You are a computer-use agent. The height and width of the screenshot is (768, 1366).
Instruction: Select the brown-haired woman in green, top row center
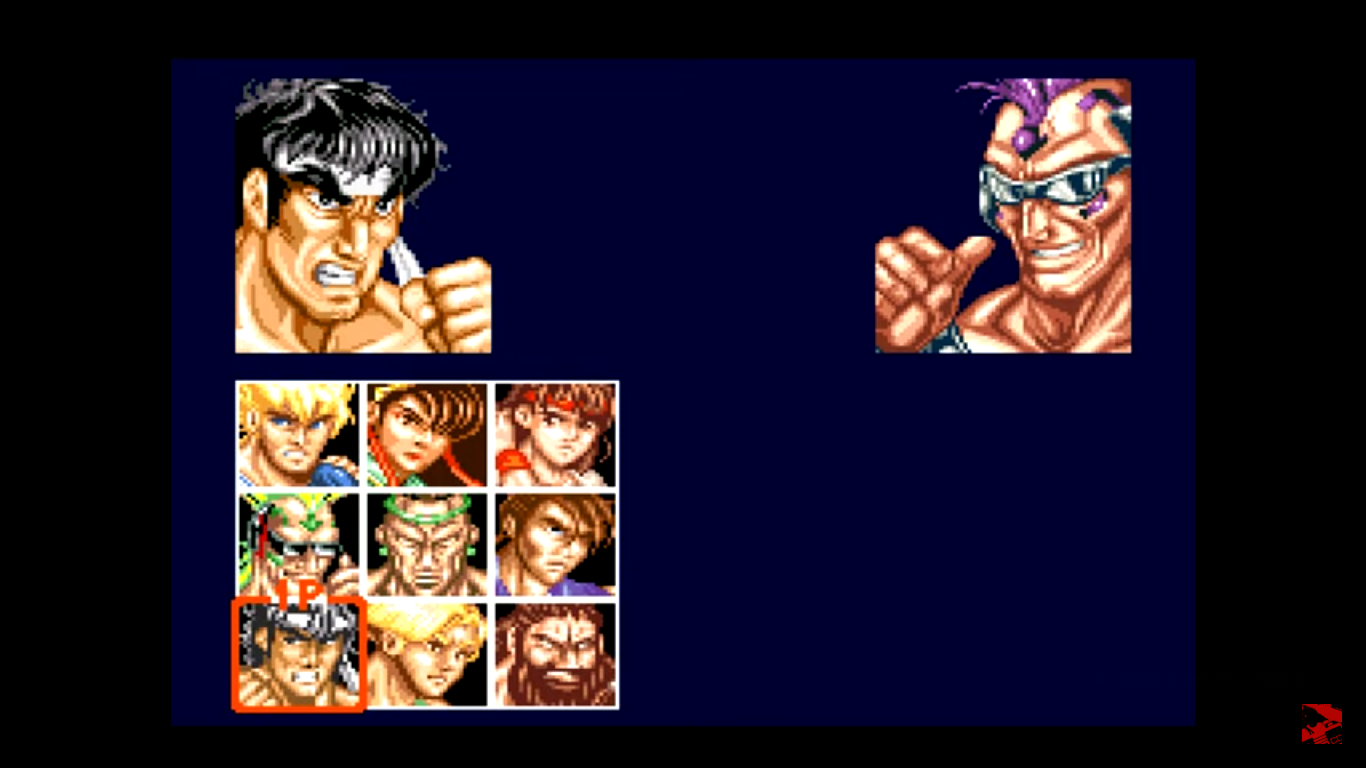coord(426,433)
